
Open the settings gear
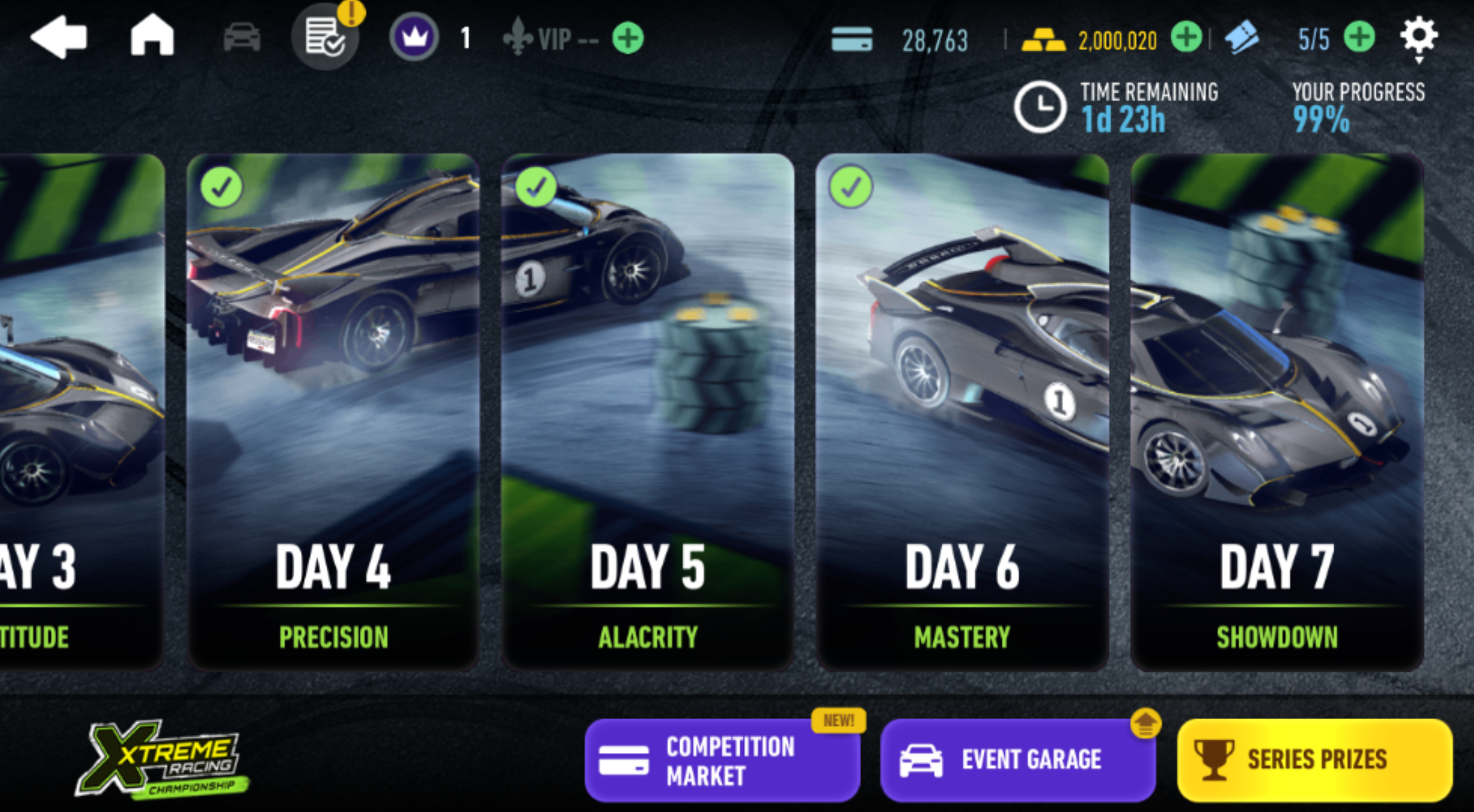(x=1419, y=36)
